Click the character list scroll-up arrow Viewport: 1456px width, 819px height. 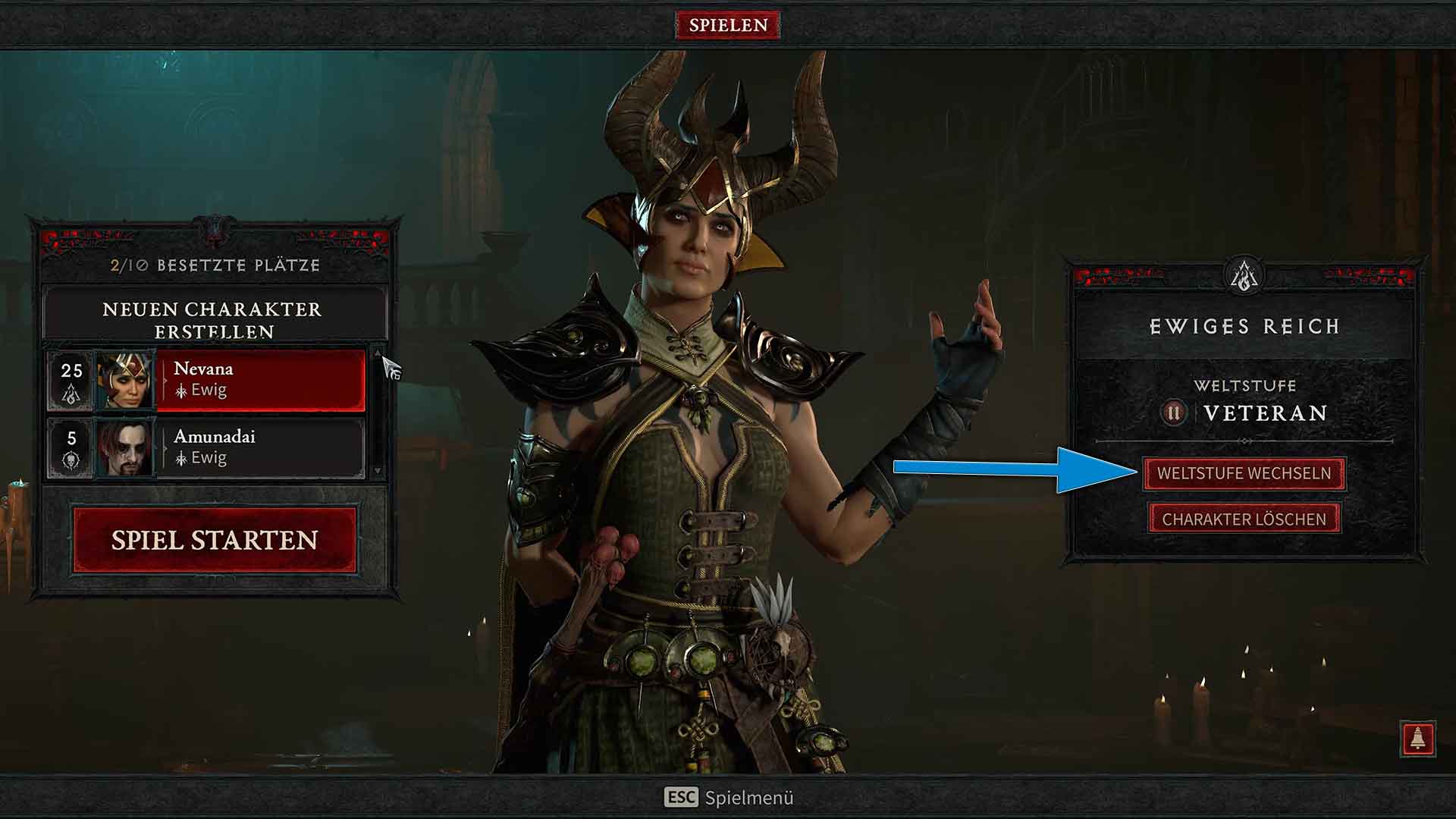[x=379, y=353]
